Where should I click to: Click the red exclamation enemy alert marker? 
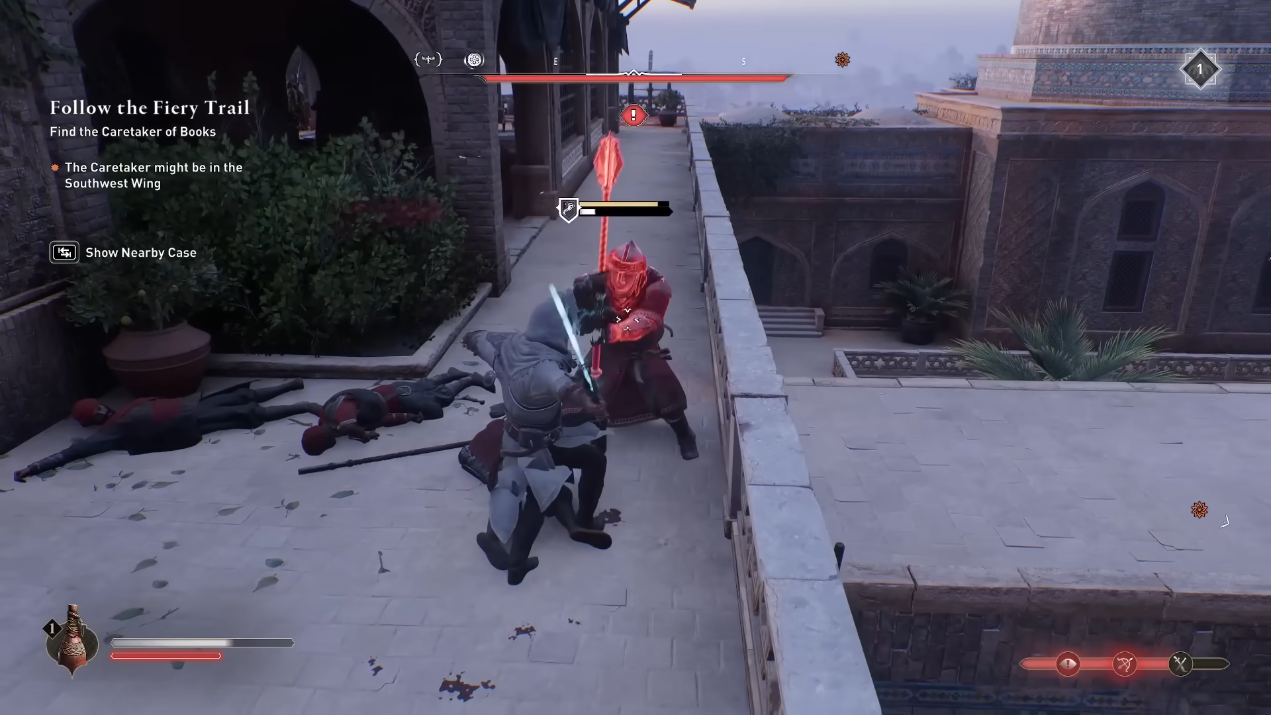tap(632, 116)
